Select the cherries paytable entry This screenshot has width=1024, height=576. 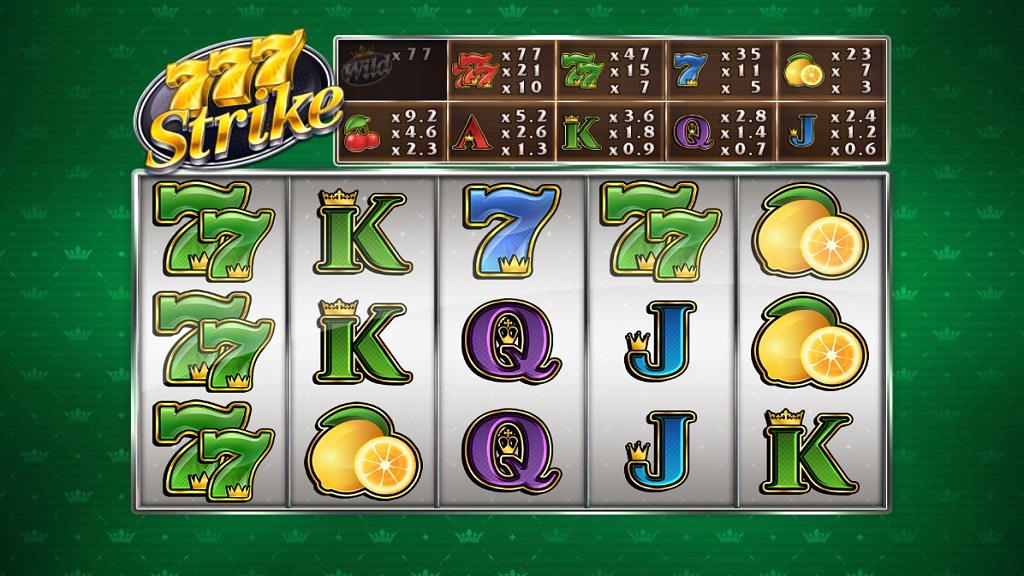(x=391, y=132)
